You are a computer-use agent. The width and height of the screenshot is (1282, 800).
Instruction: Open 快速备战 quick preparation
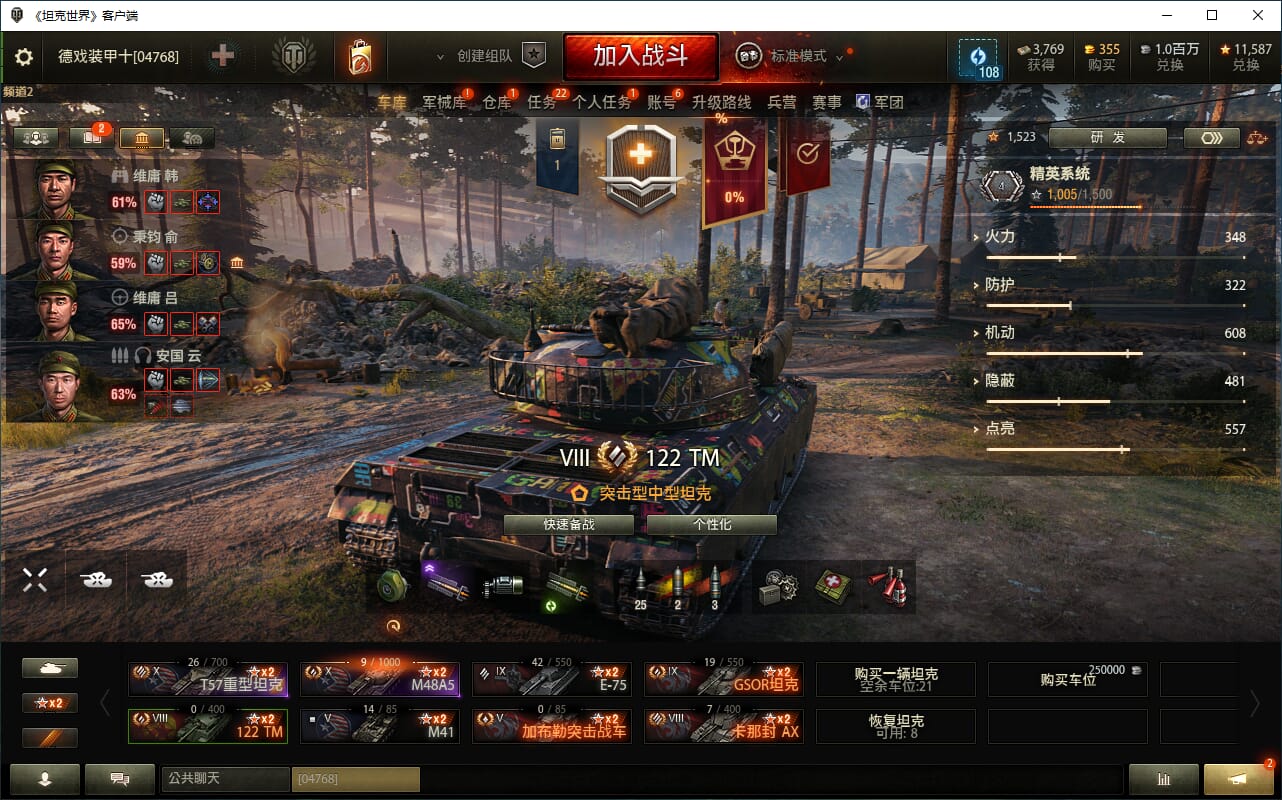(569, 525)
